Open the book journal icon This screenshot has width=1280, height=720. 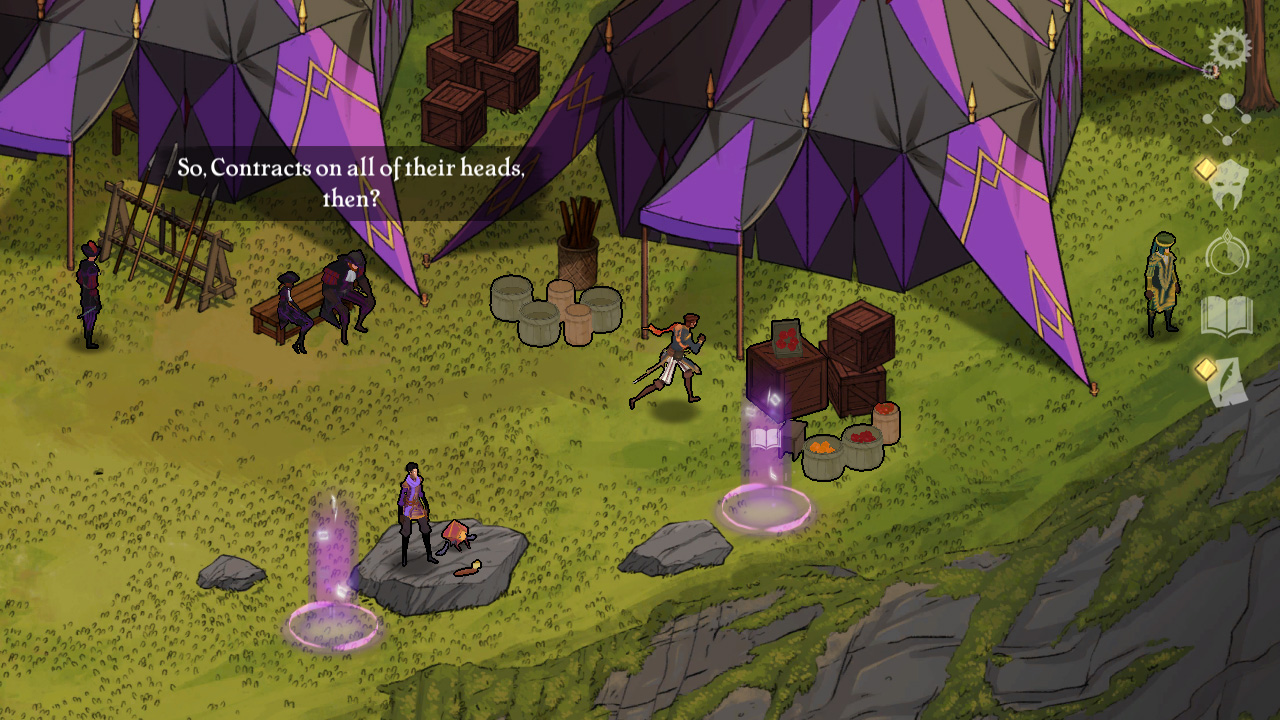pos(1227,317)
